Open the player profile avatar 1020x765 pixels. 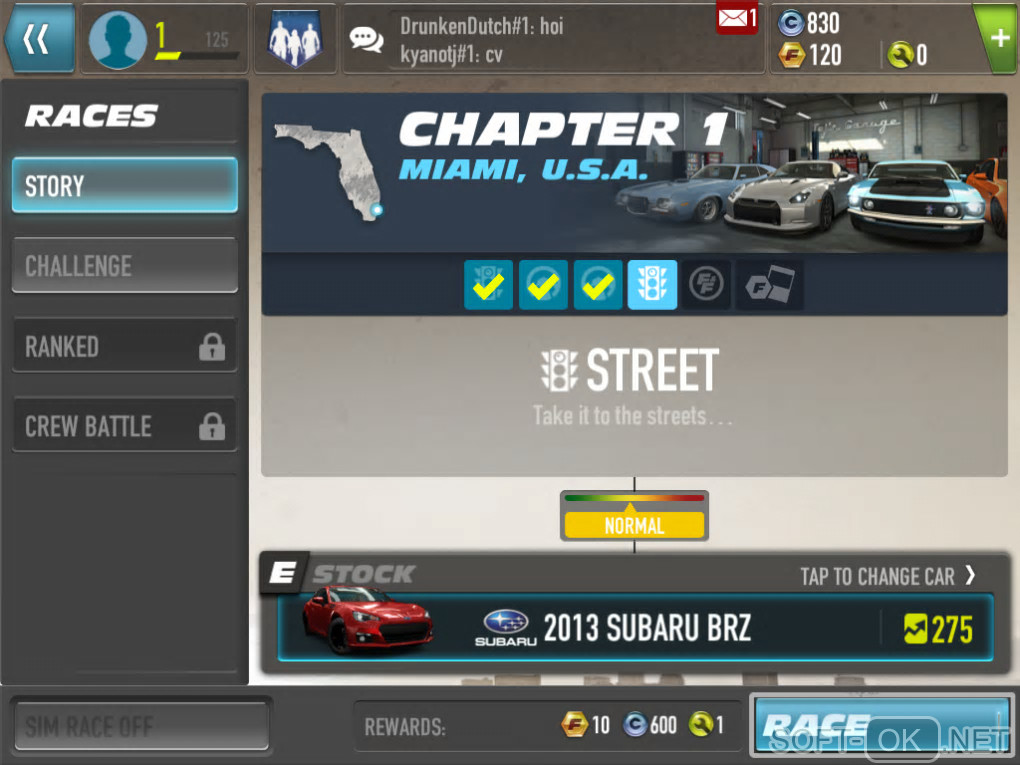pos(118,40)
